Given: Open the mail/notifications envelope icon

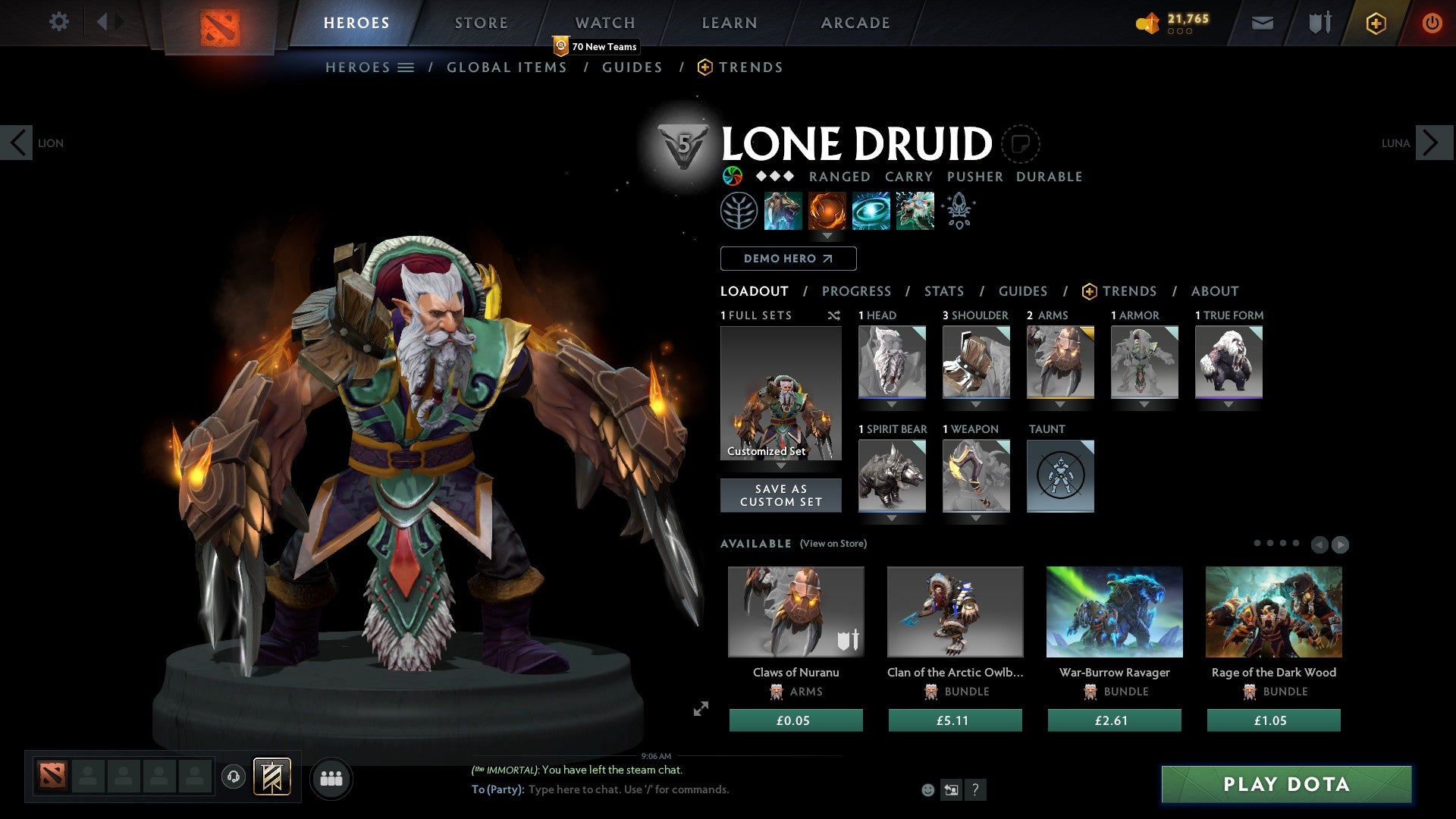Looking at the screenshot, I should 1262,23.
